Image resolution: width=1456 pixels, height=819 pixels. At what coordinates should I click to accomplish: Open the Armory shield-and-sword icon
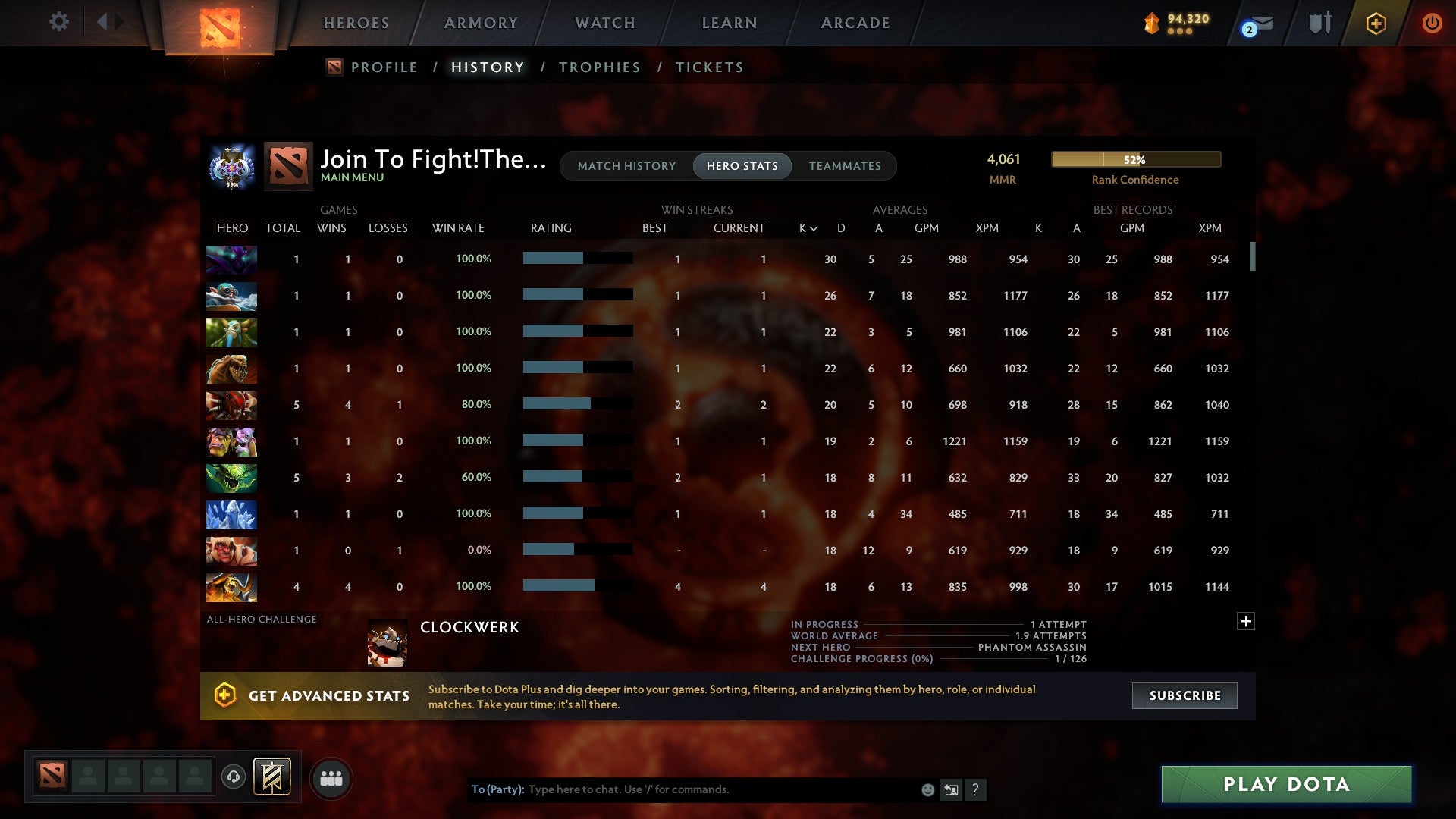(1319, 23)
